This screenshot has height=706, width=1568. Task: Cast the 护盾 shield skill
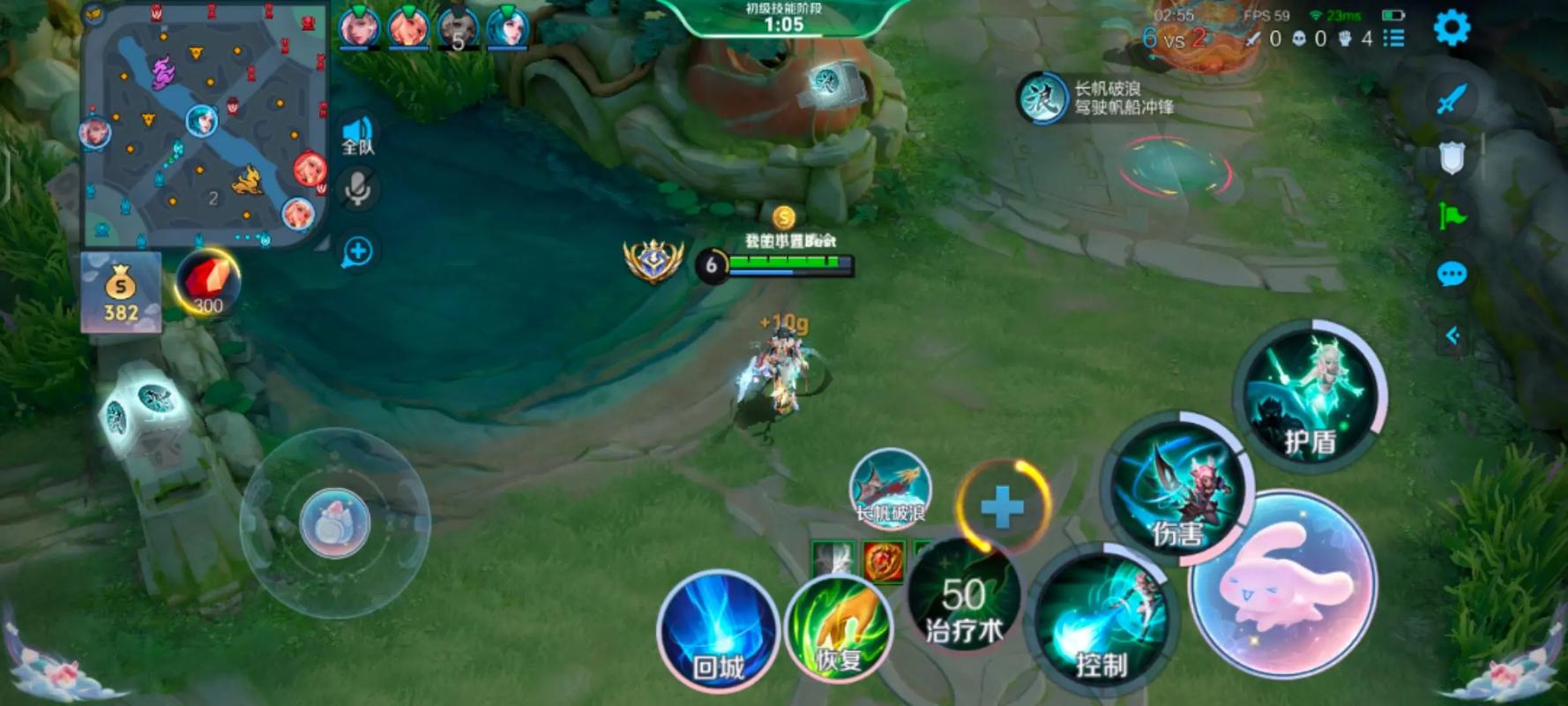[1310, 394]
